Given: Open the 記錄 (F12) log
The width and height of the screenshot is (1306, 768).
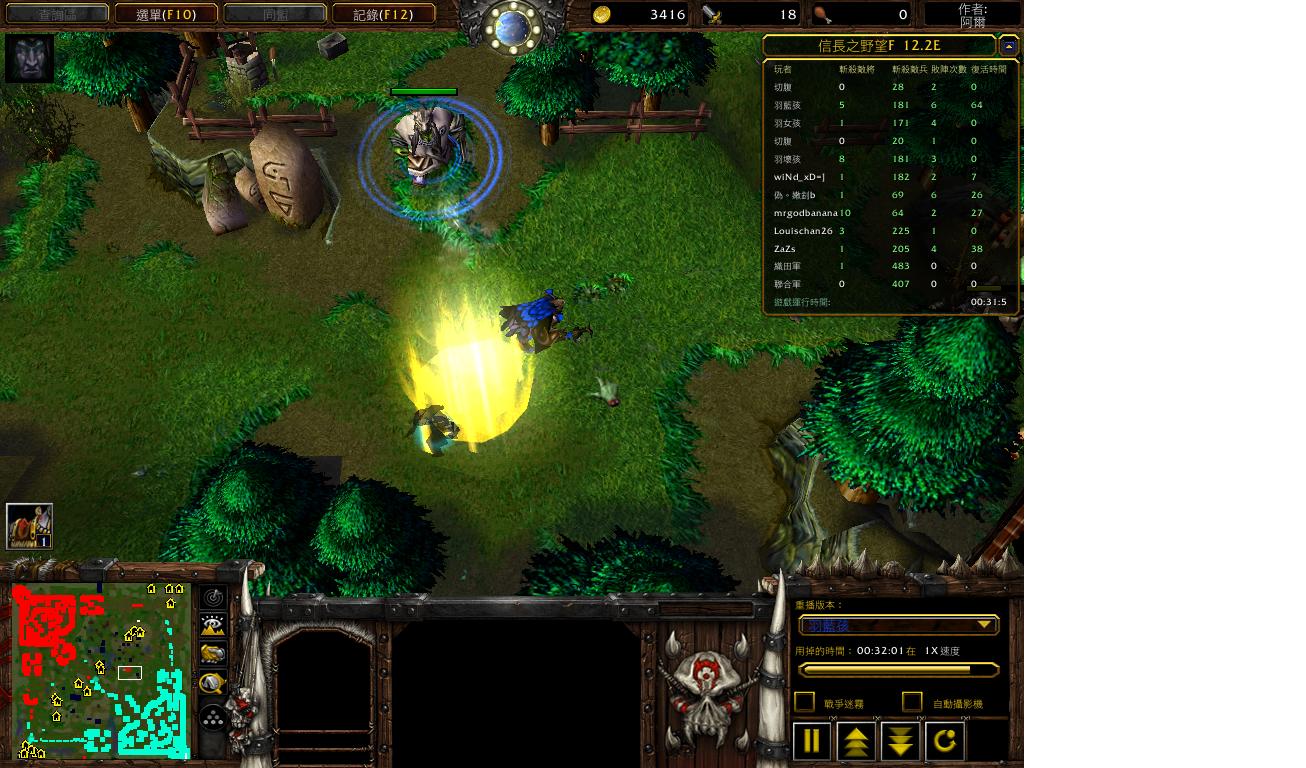Looking at the screenshot, I should 384,14.
